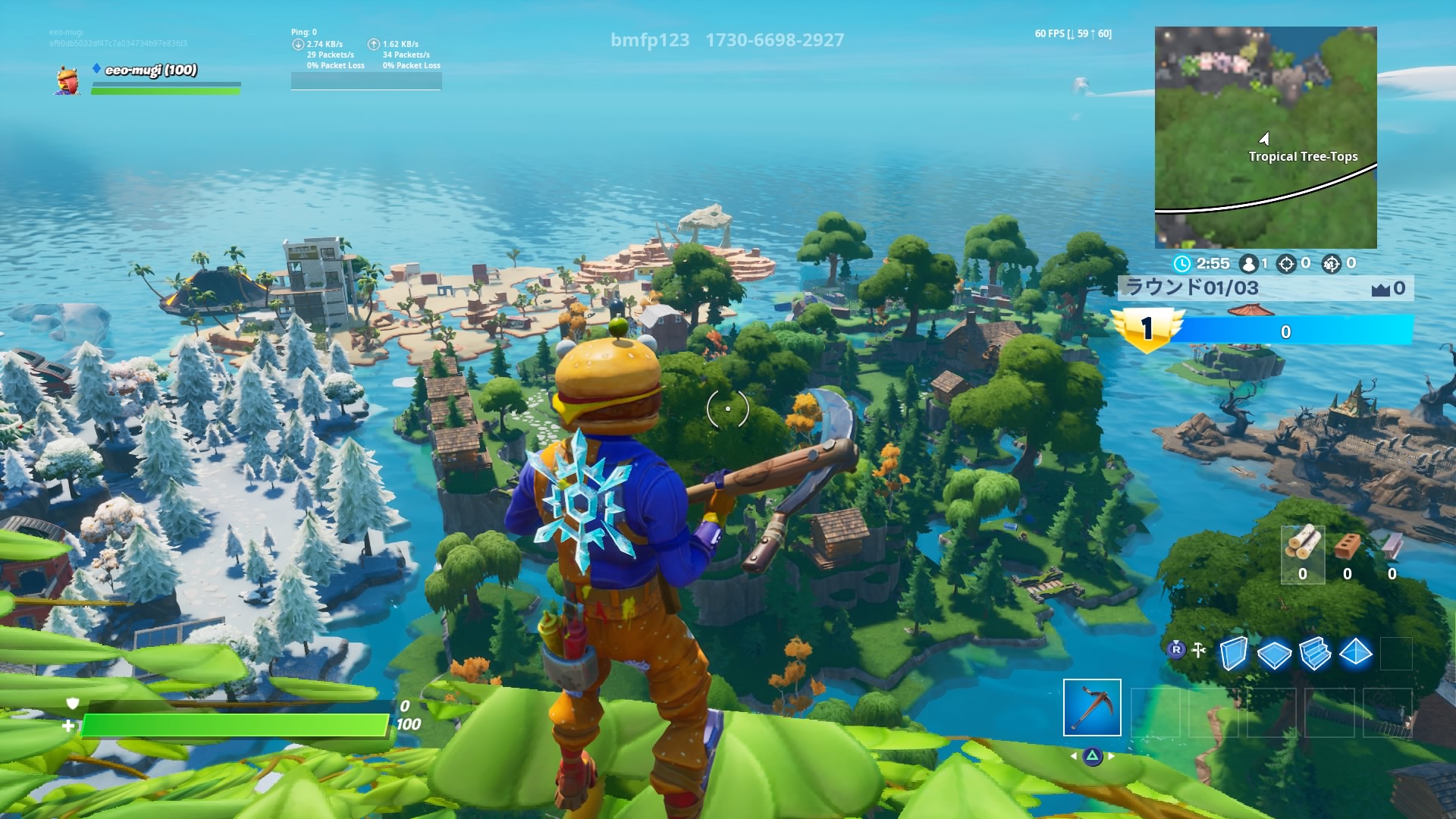Pick the stairs building piece
This screenshot has width=1456, height=819.
[1315, 654]
